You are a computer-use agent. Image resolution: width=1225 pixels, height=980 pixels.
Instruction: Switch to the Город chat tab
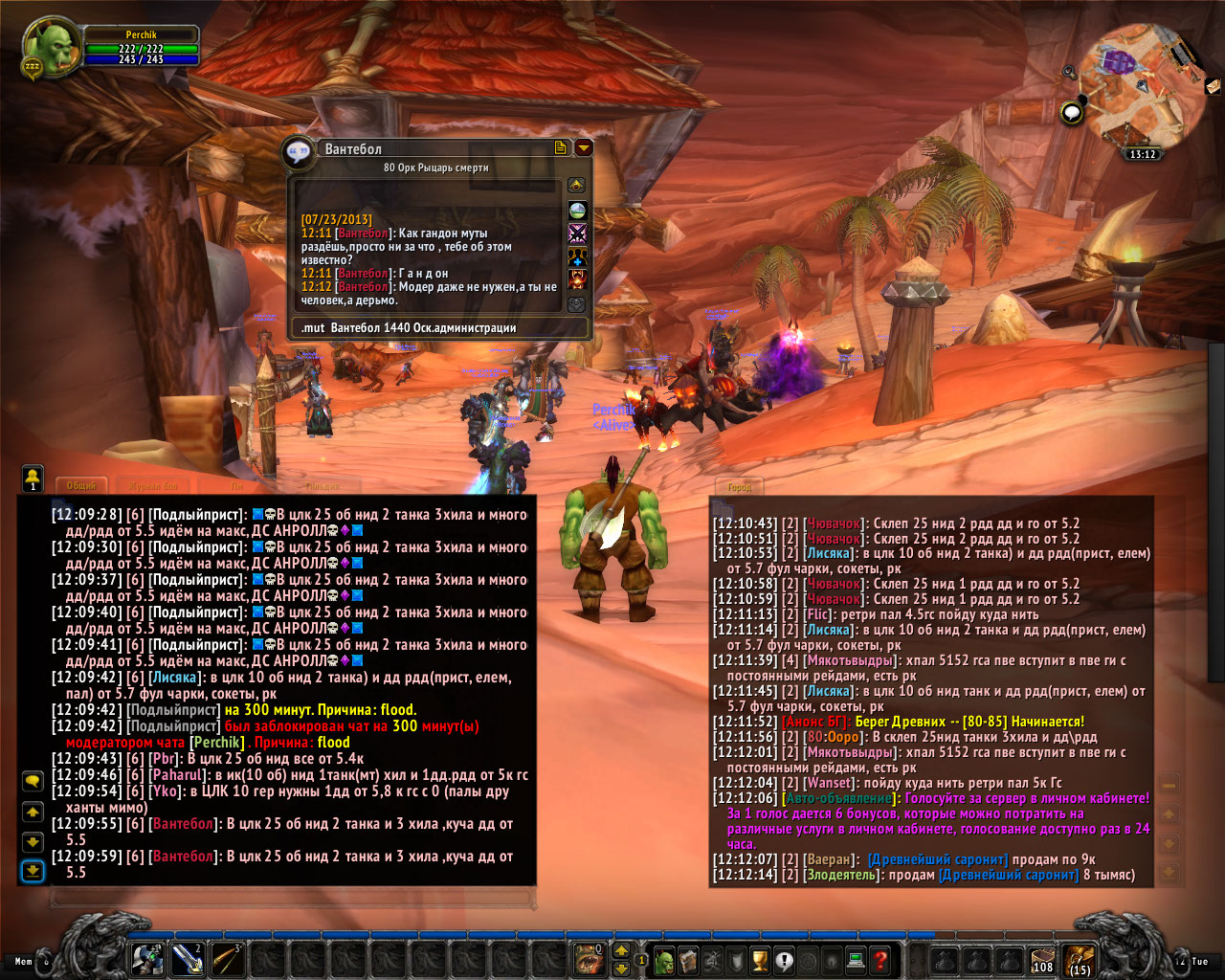tap(739, 487)
